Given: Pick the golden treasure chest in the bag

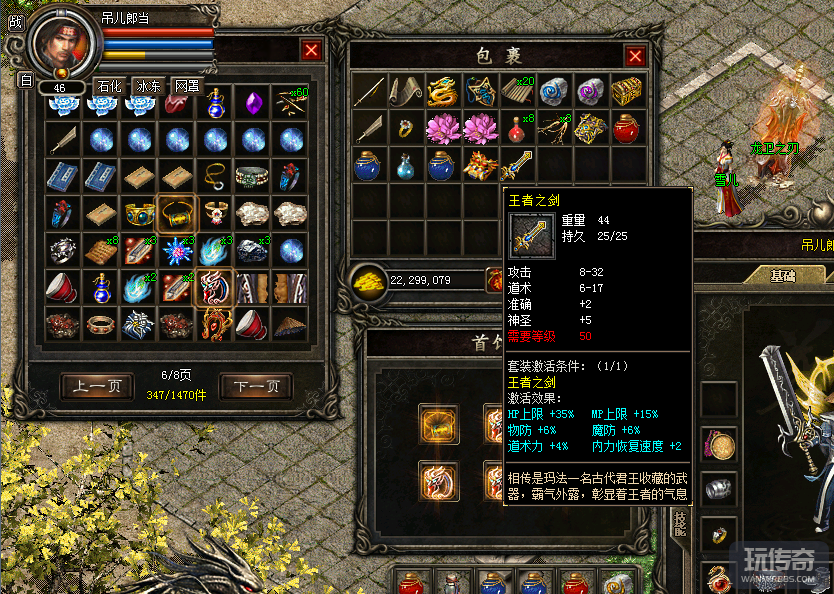Looking at the screenshot, I should click(x=627, y=92).
